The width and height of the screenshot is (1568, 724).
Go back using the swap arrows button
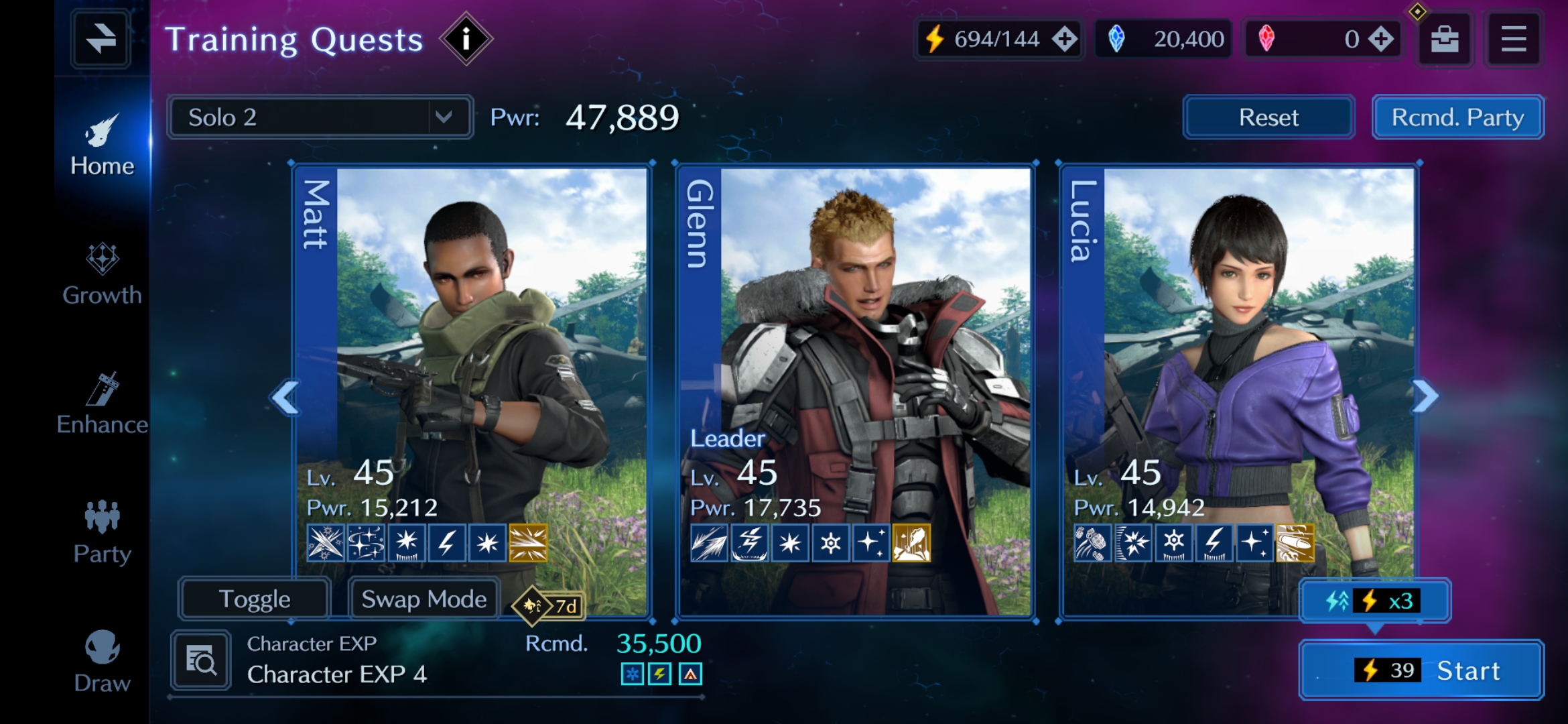point(101,39)
